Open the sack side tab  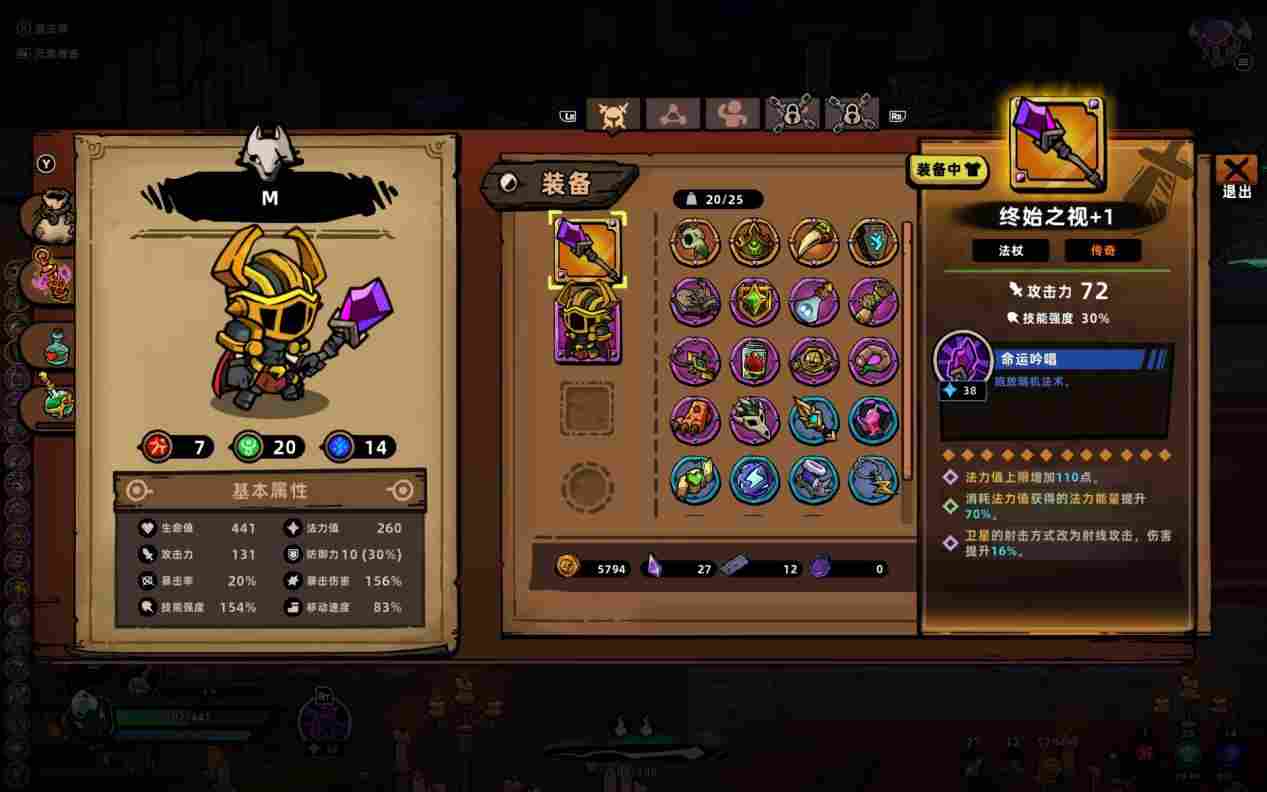[50, 218]
